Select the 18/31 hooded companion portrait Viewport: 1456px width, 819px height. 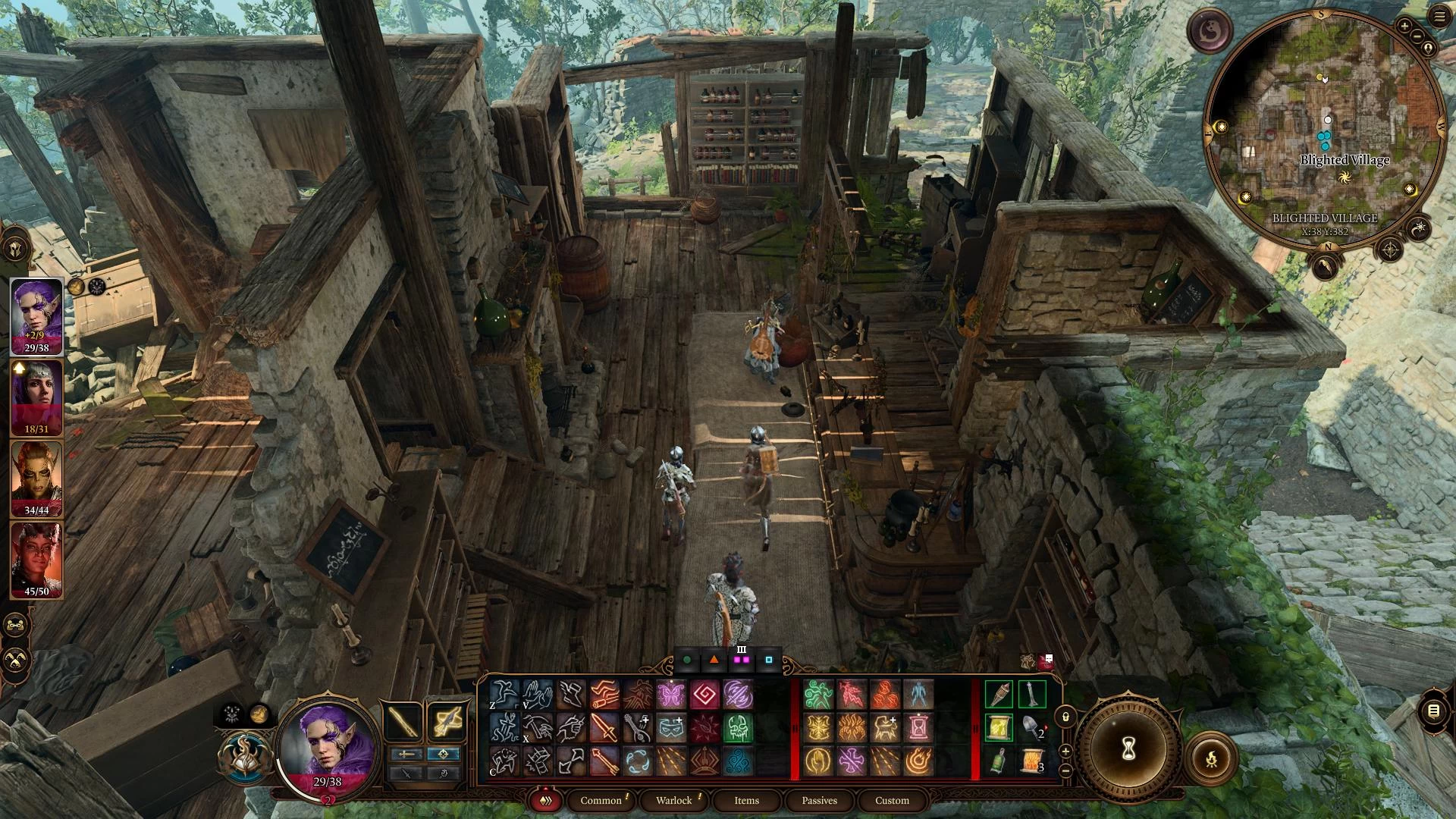click(36, 396)
